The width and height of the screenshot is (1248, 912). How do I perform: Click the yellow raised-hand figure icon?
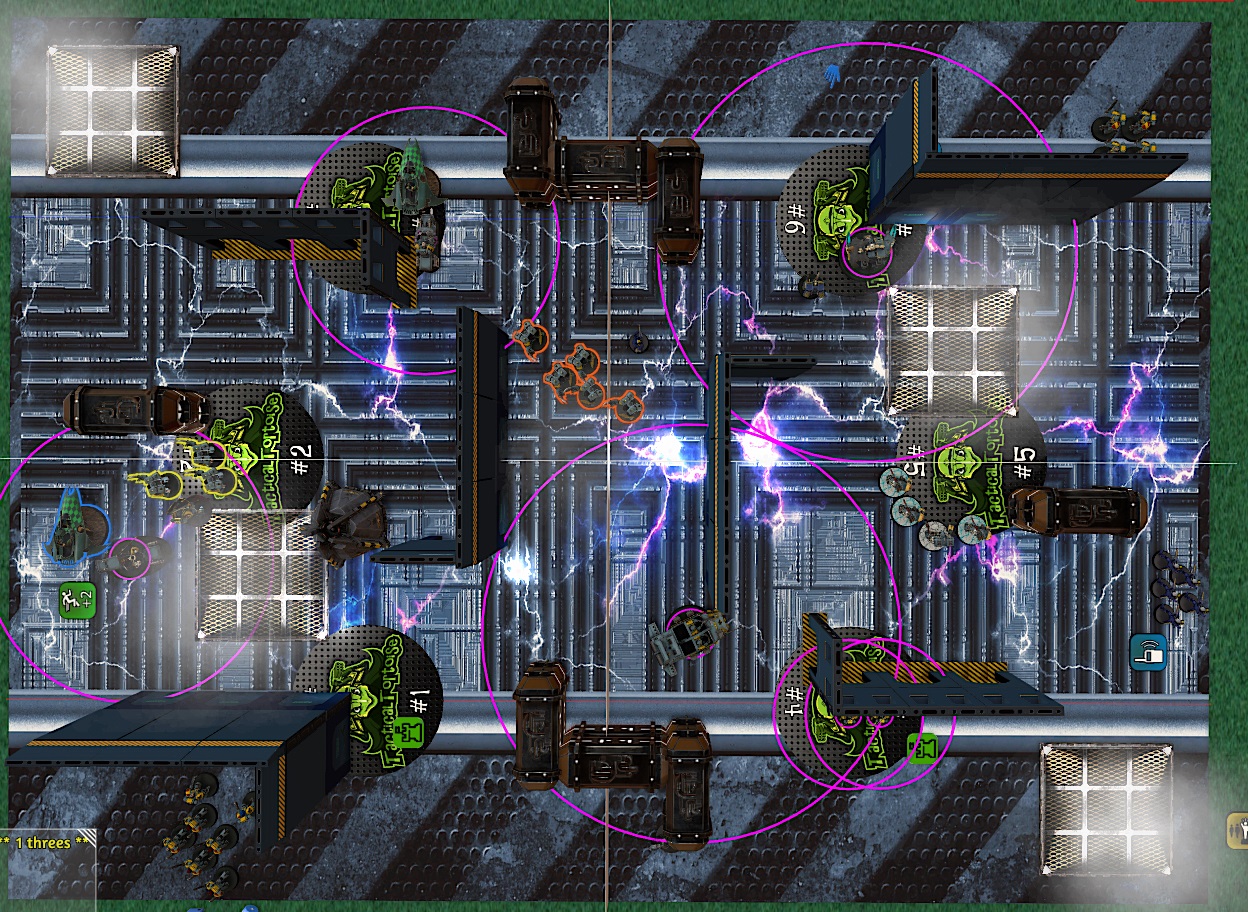pyautogui.click(x=1237, y=828)
